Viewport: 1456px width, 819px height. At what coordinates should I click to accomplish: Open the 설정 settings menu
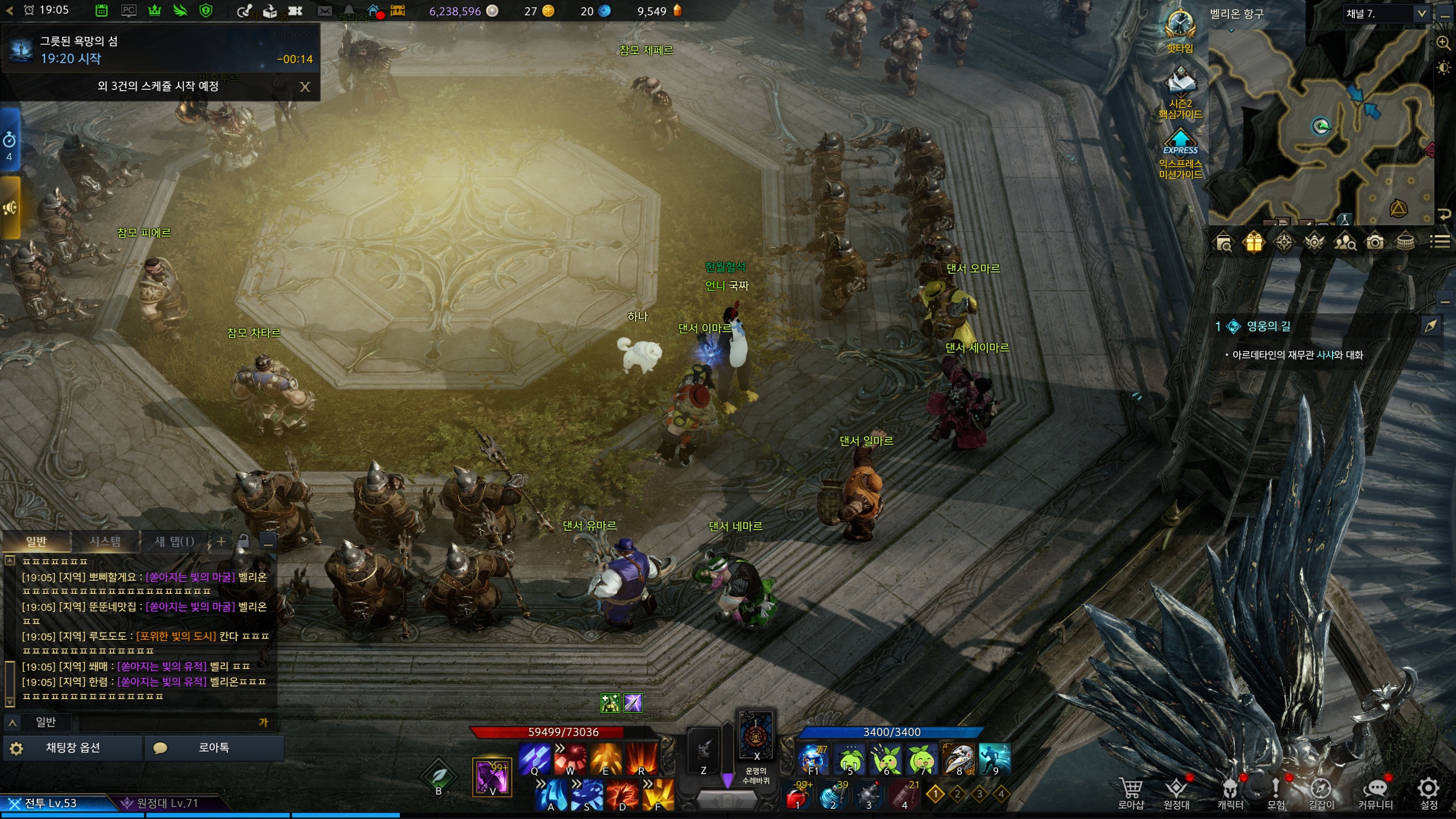click(1428, 791)
